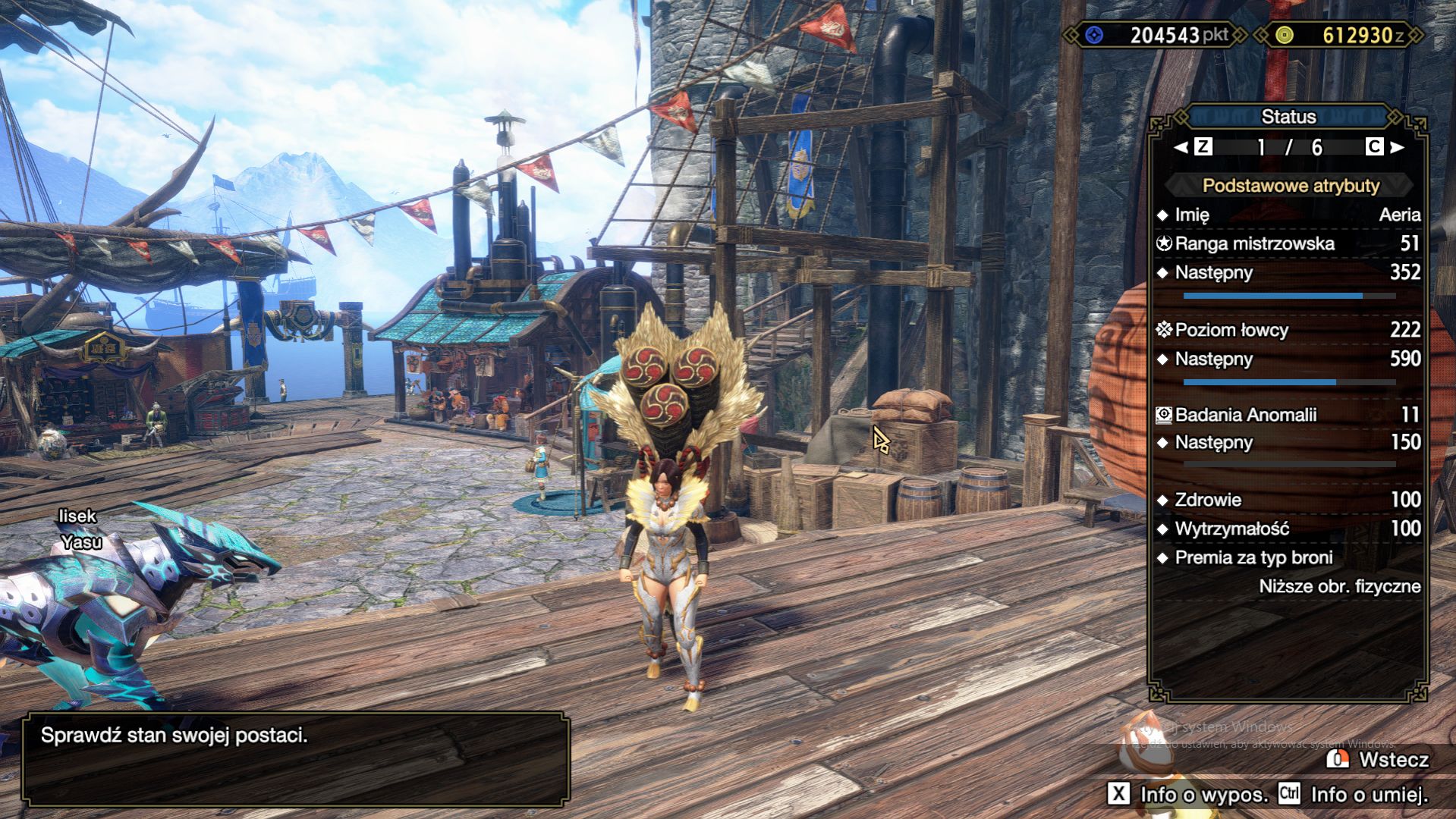Select the Premia za typ broni row
The image size is (1456, 819).
point(1288,558)
